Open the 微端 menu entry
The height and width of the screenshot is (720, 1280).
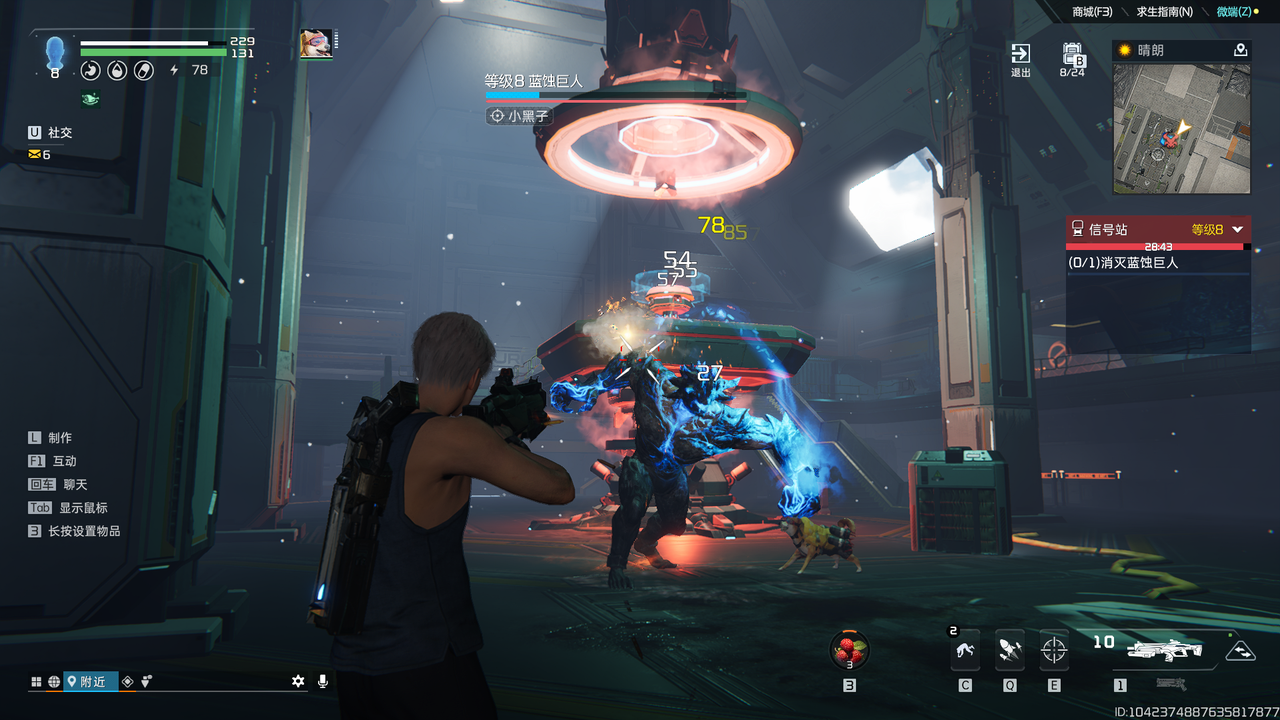point(1236,12)
